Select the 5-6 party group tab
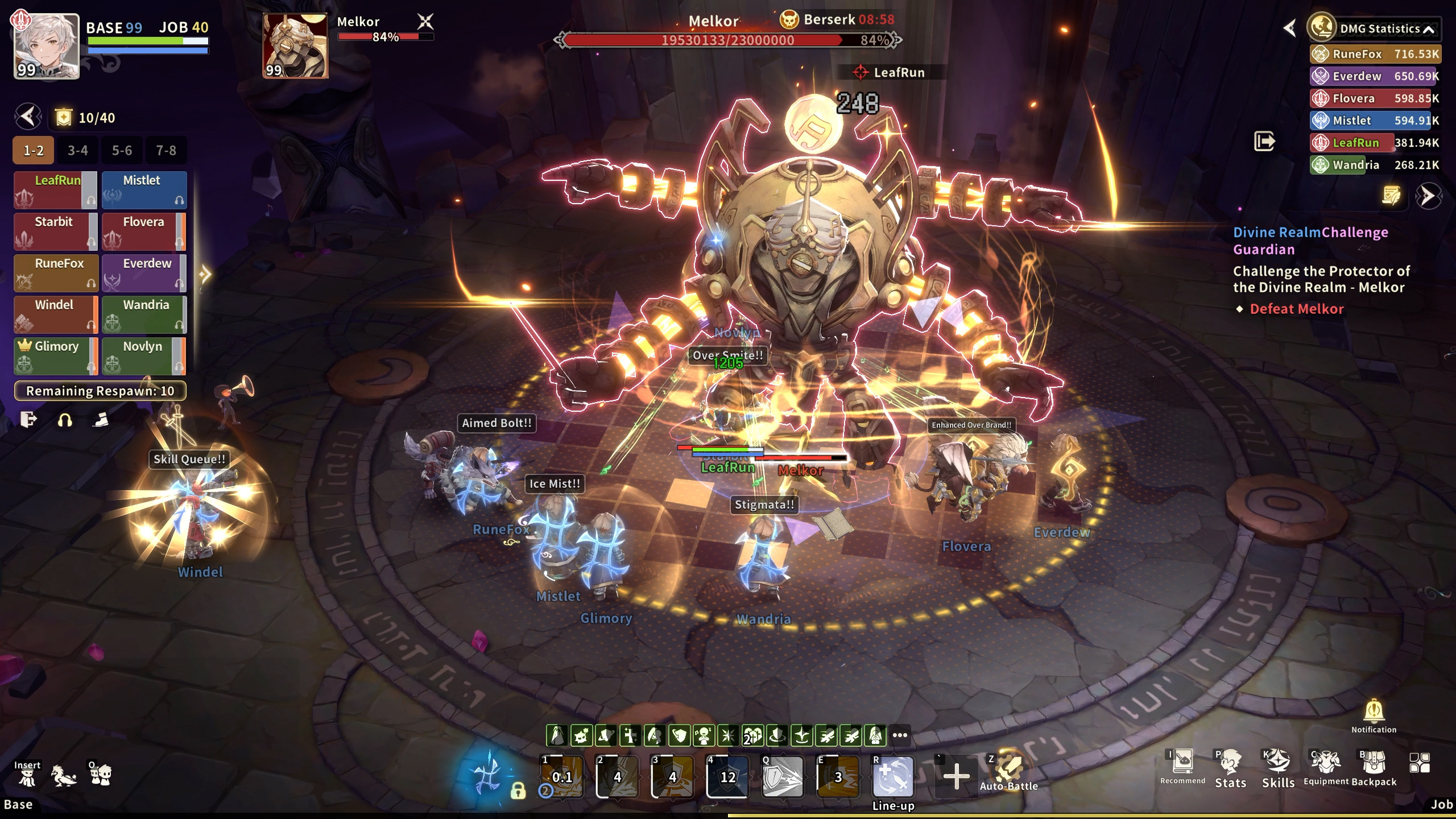This screenshot has width=1456, height=819. point(122,151)
